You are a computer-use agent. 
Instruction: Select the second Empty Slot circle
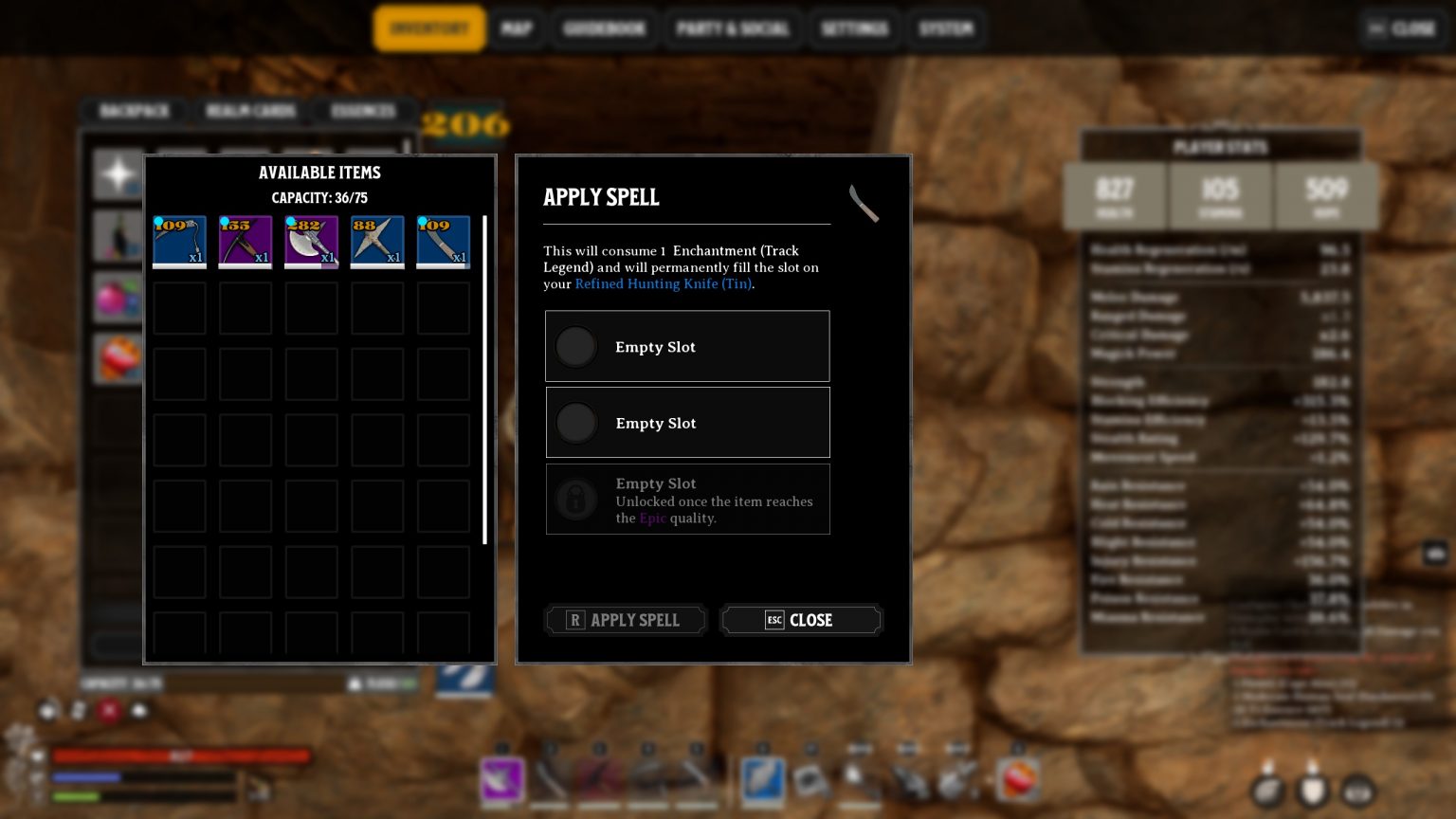point(576,423)
